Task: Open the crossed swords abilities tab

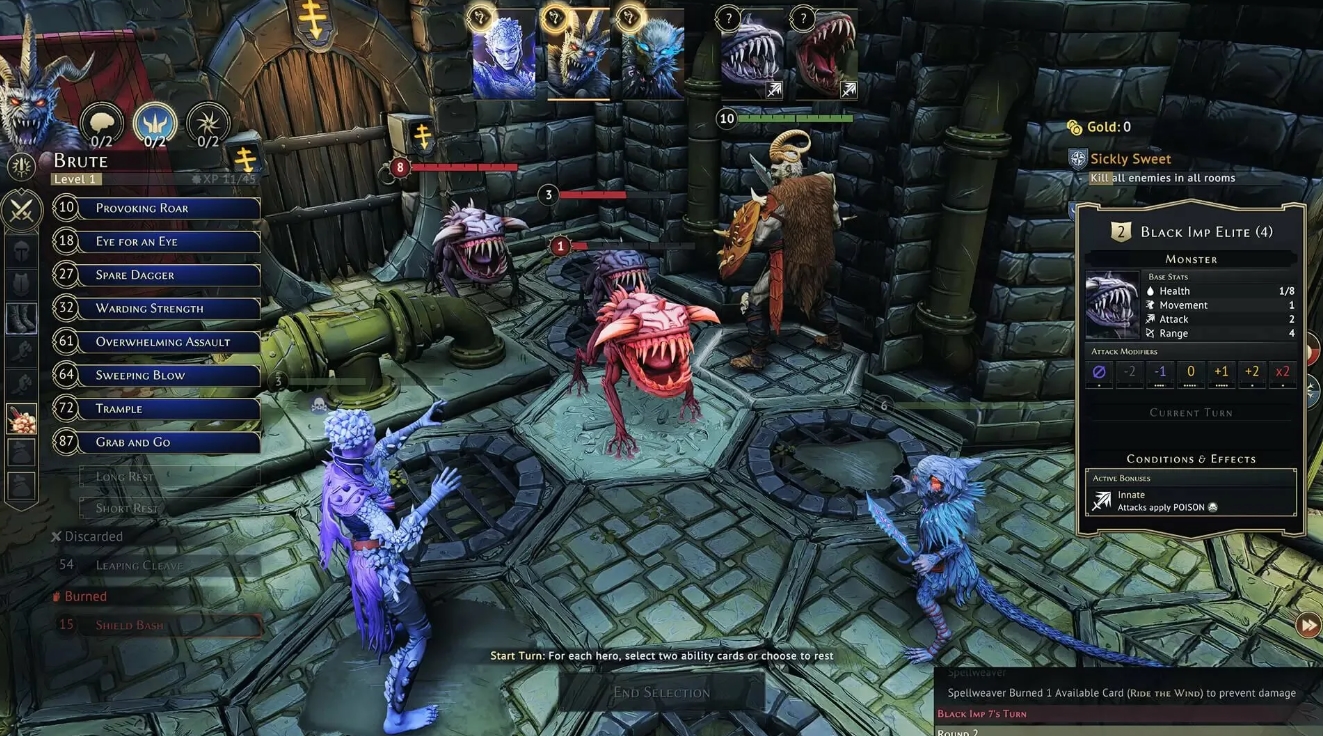Action: click(x=22, y=210)
